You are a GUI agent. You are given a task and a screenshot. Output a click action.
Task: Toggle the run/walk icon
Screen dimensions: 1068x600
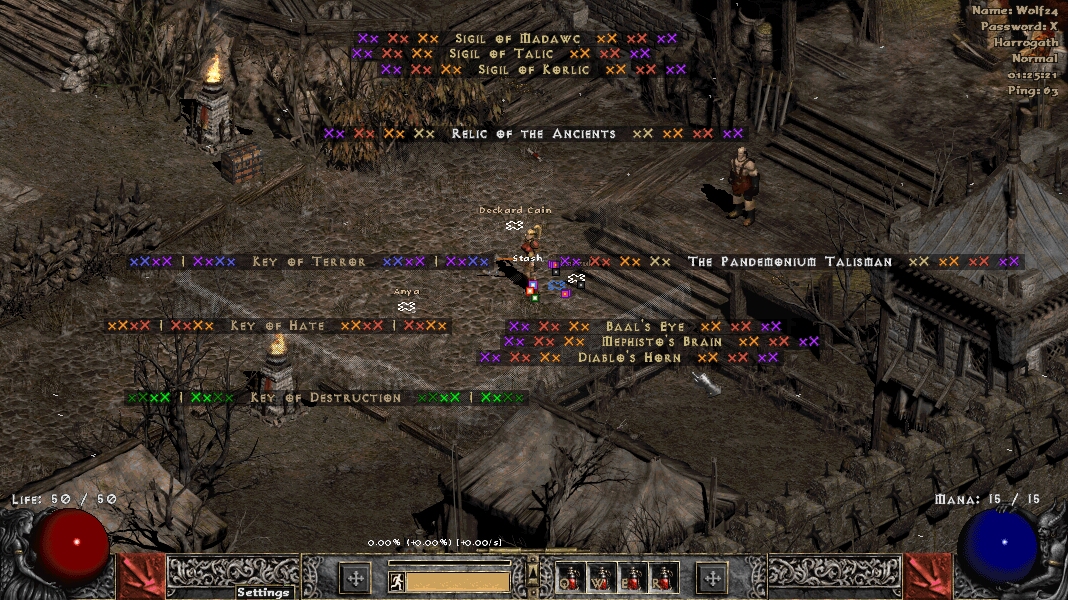coord(396,580)
